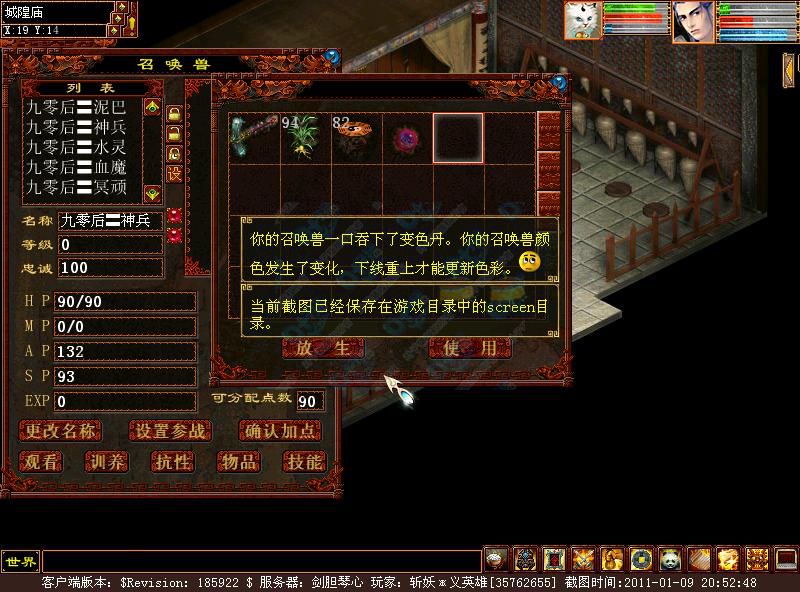Click the chat input box
800x592 pixels.
click(260, 560)
